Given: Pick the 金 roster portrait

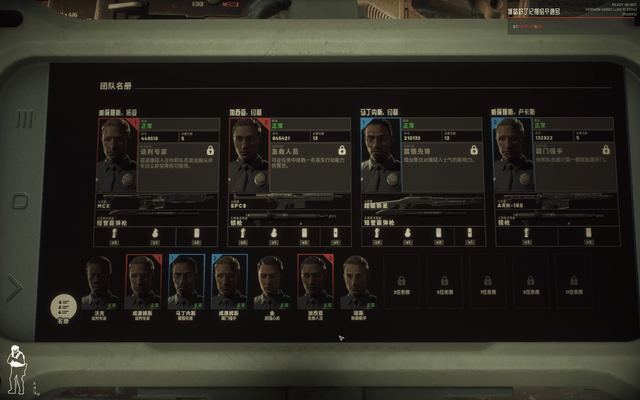Looking at the screenshot, I should click(271, 281).
